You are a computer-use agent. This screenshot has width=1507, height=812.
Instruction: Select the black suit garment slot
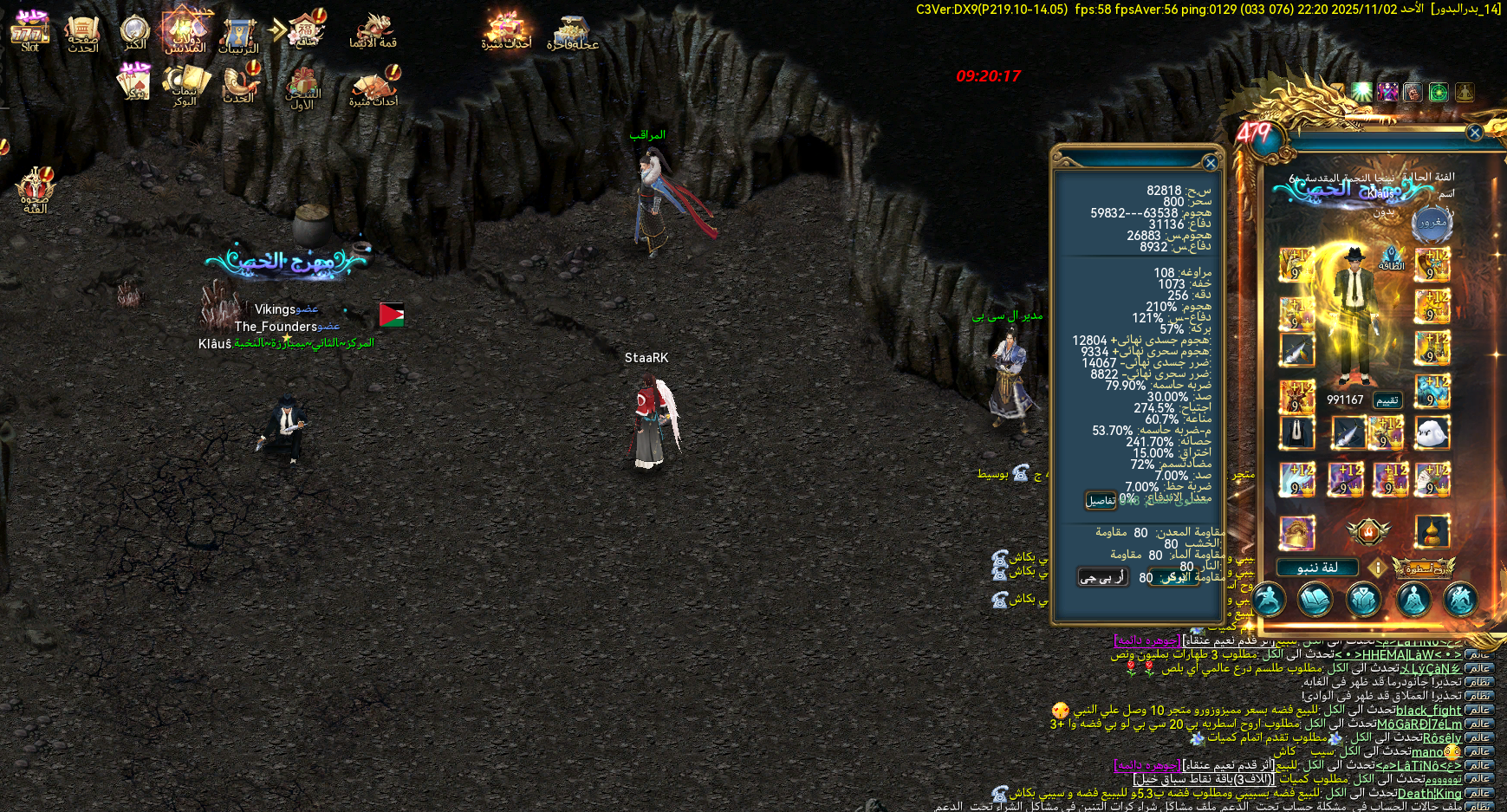click(x=1297, y=432)
